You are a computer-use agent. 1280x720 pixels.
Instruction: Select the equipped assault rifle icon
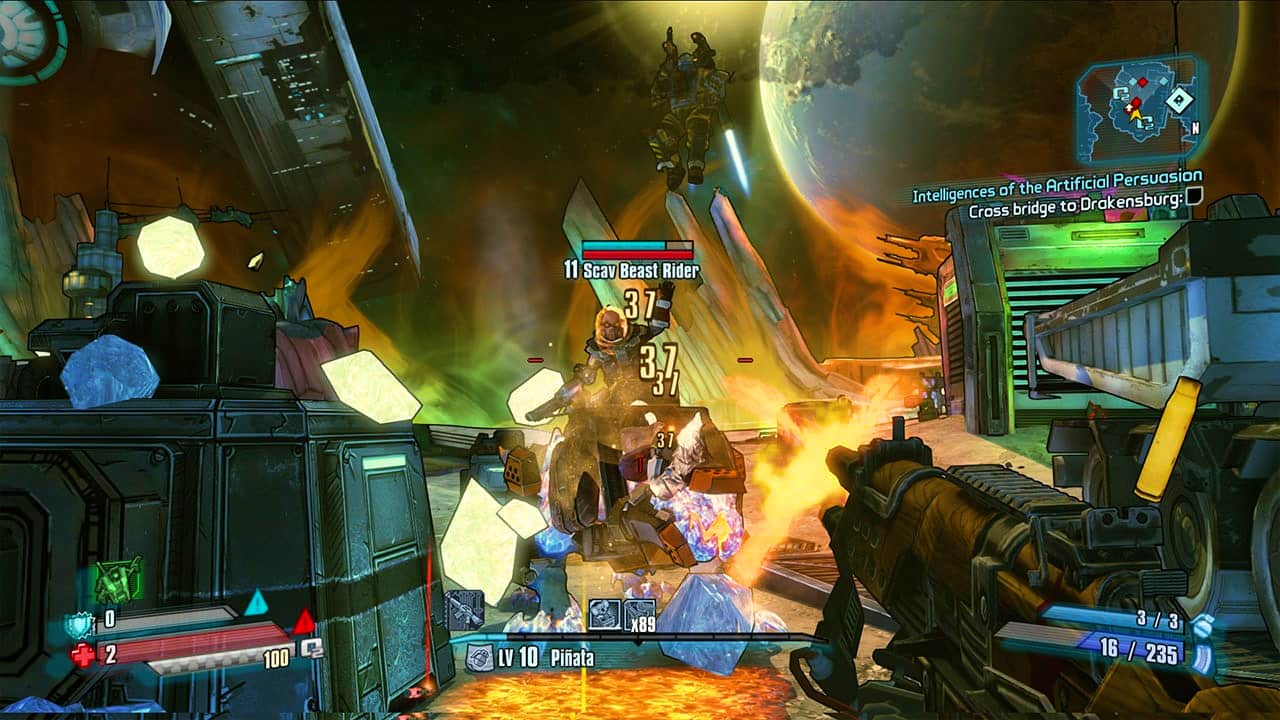tap(466, 607)
